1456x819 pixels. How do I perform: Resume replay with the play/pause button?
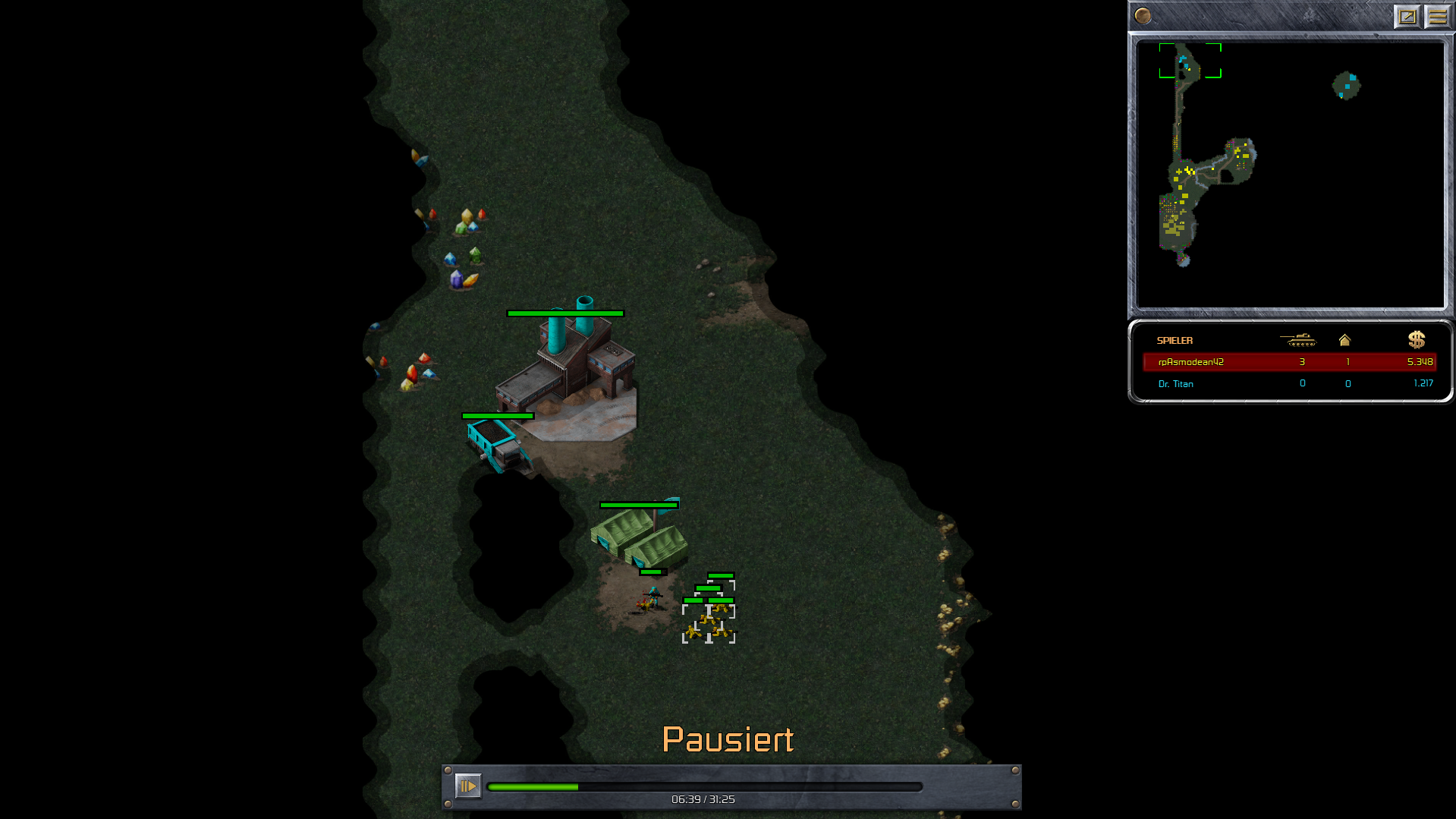click(467, 786)
